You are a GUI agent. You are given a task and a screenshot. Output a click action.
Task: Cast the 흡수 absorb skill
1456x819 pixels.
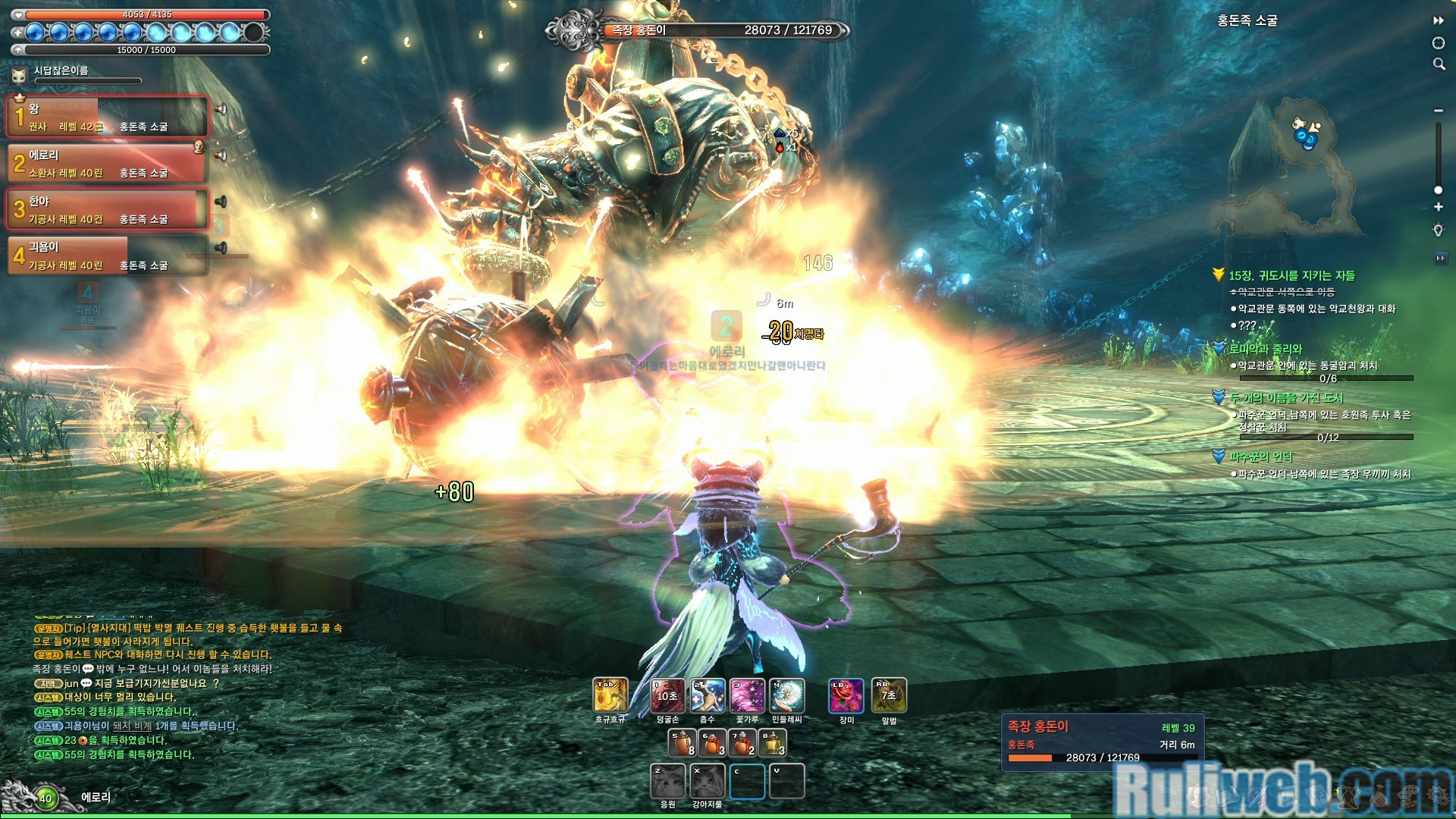click(x=708, y=695)
